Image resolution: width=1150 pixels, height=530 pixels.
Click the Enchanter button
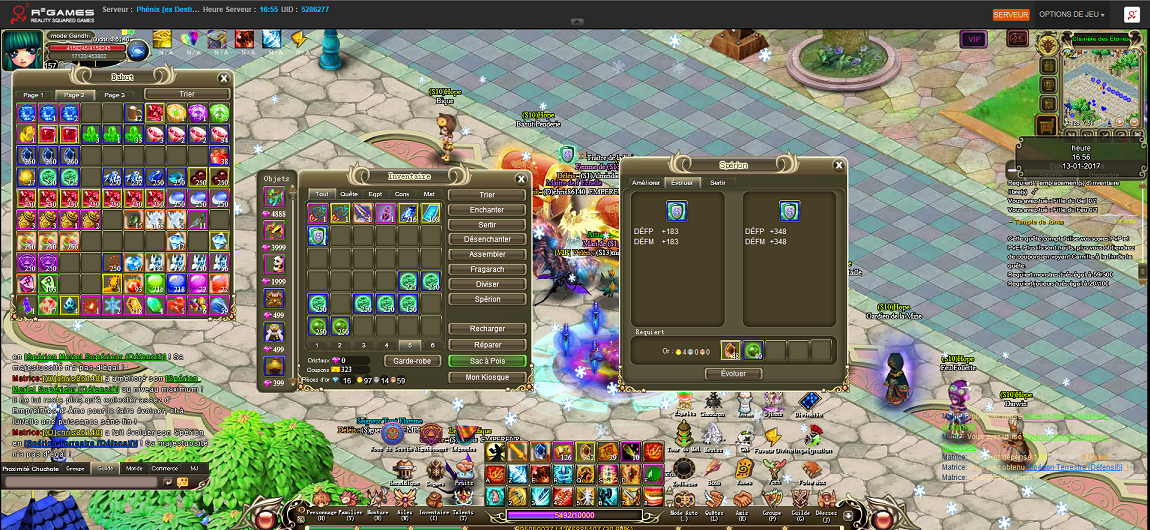pyautogui.click(x=487, y=210)
